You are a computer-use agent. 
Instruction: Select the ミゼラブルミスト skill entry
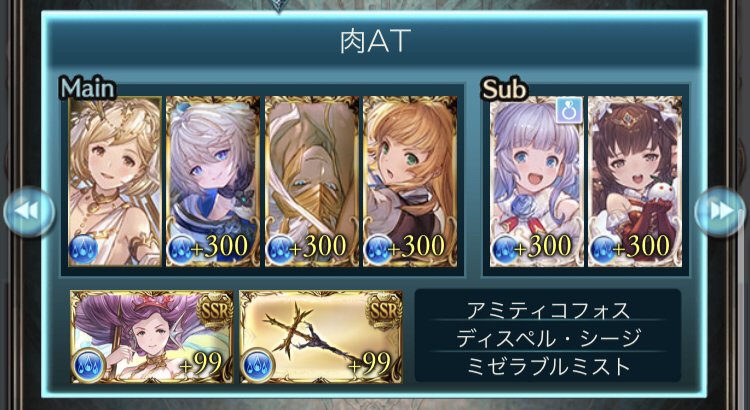click(547, 366)
